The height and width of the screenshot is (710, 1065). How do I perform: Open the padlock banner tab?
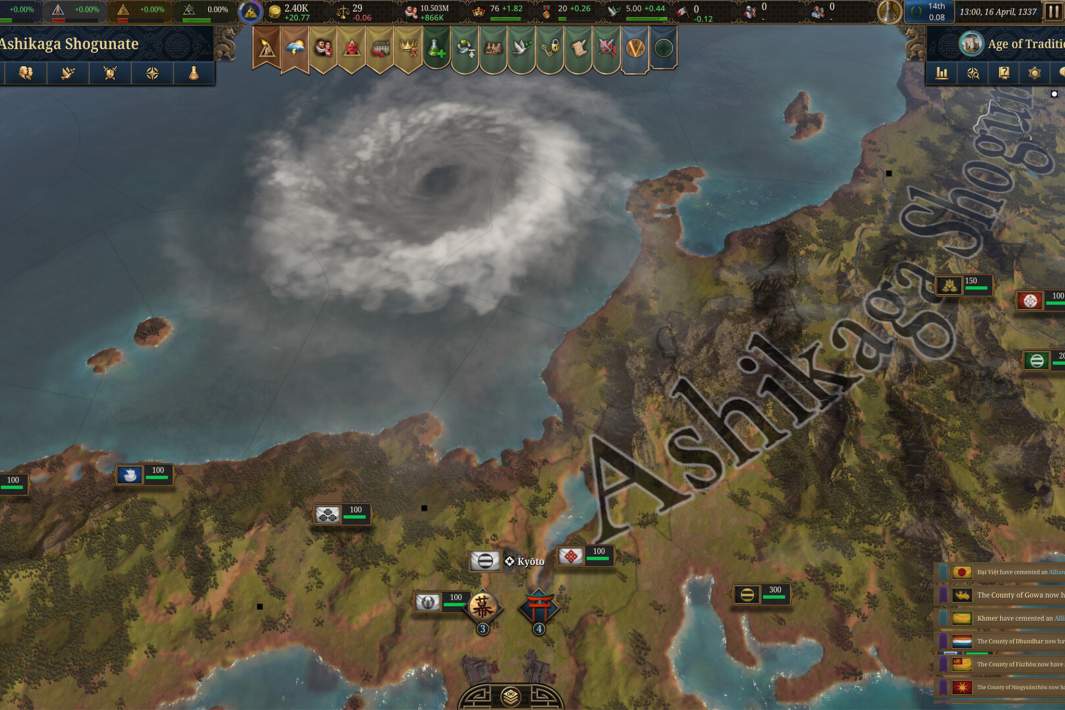[x=550, y=47]
